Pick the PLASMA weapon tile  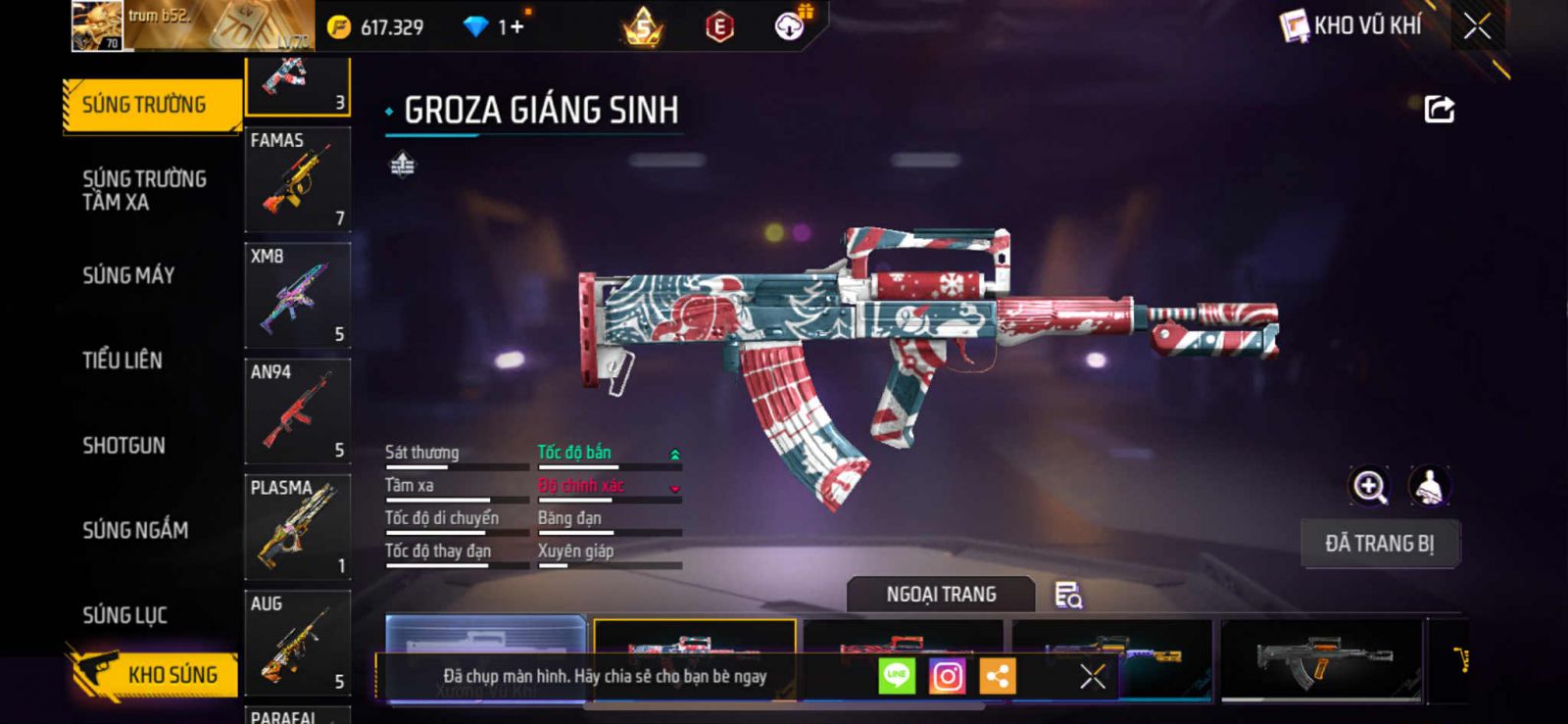tap(297, 527)
